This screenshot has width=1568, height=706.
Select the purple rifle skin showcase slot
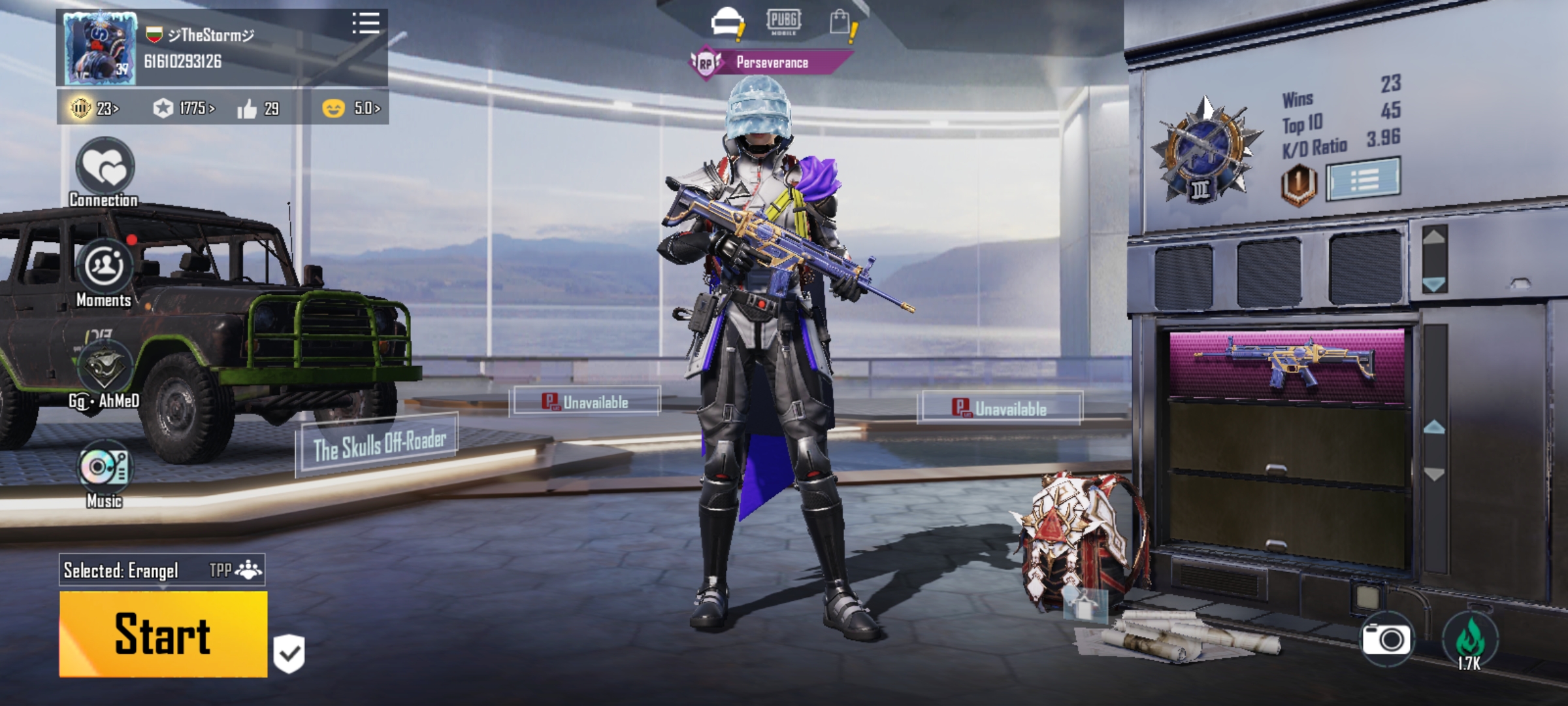1286,366
